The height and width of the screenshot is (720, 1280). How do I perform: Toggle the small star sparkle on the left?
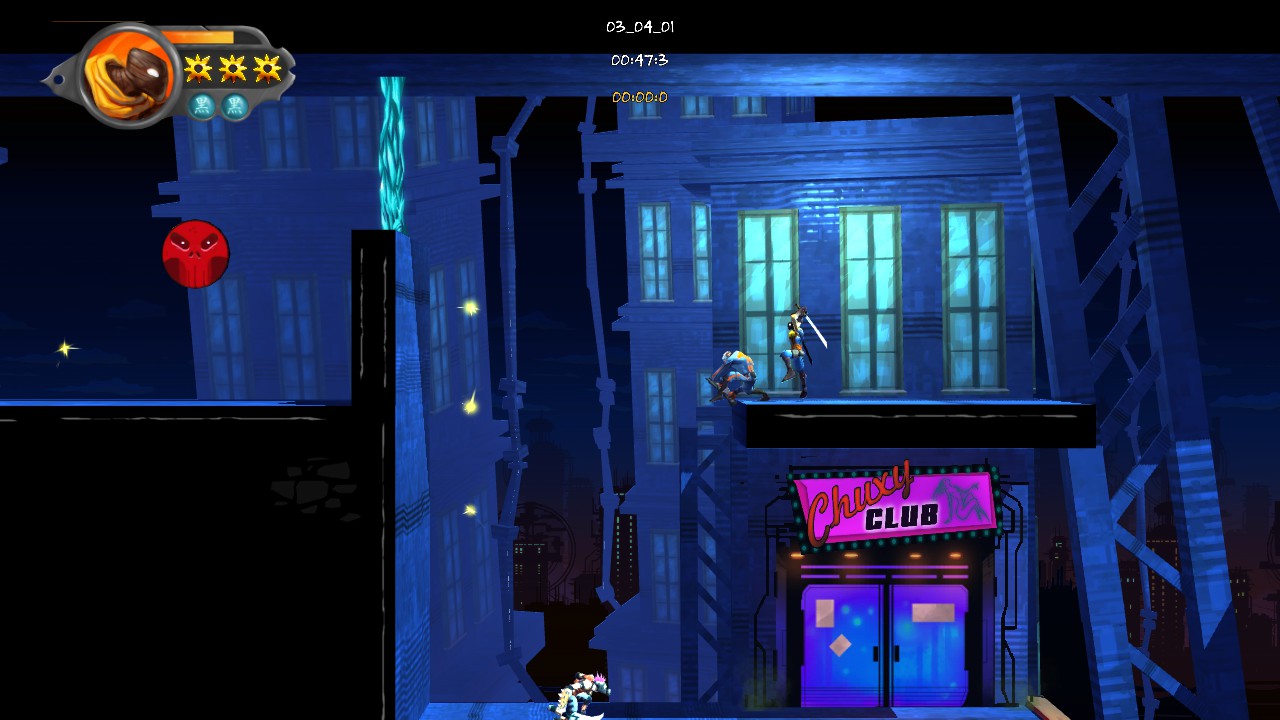pos(63,348)
